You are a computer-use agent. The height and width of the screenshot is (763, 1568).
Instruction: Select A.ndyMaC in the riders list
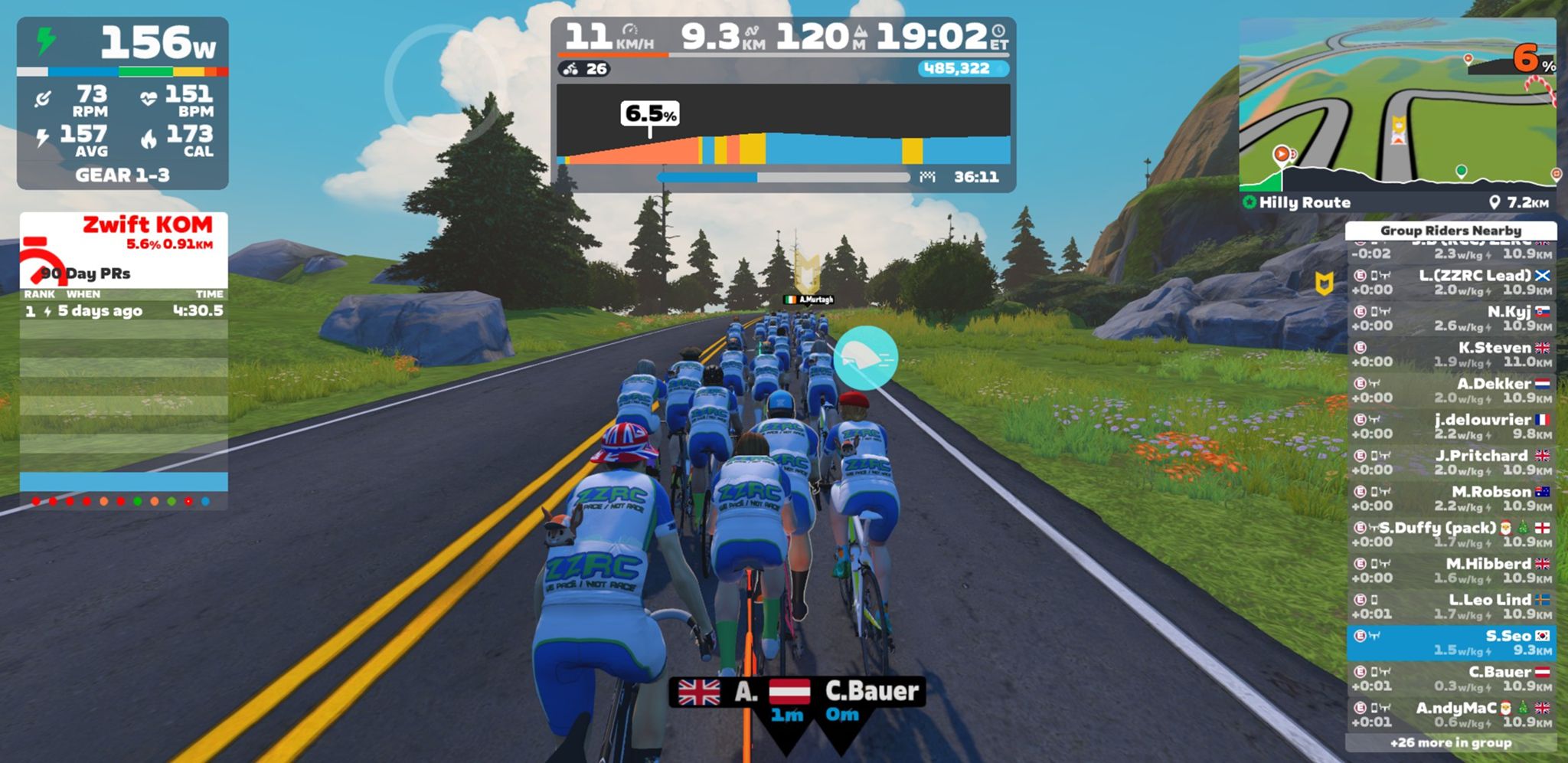point(1451,715)
